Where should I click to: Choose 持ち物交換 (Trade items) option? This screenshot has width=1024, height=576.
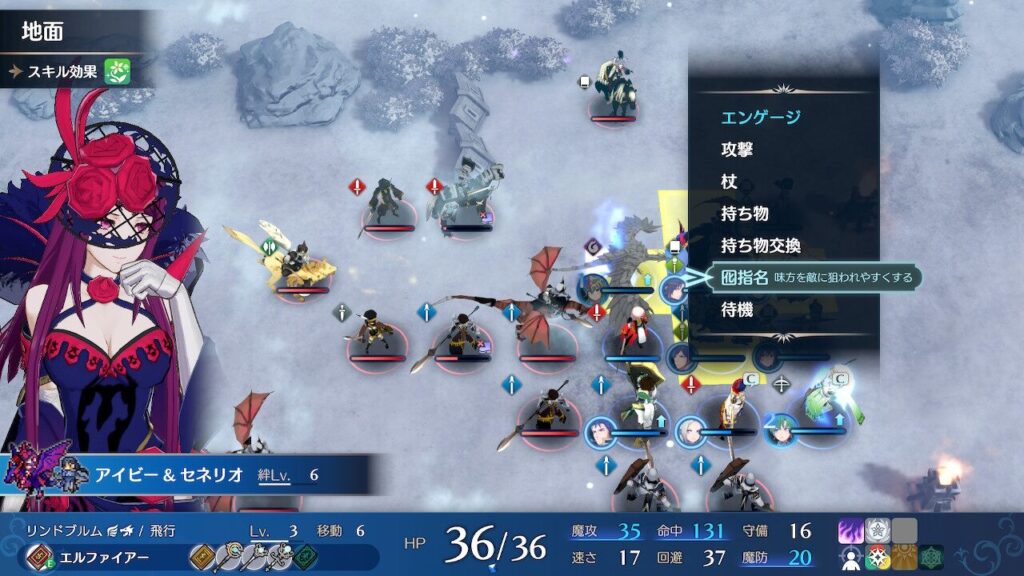[x=761, y=245]
